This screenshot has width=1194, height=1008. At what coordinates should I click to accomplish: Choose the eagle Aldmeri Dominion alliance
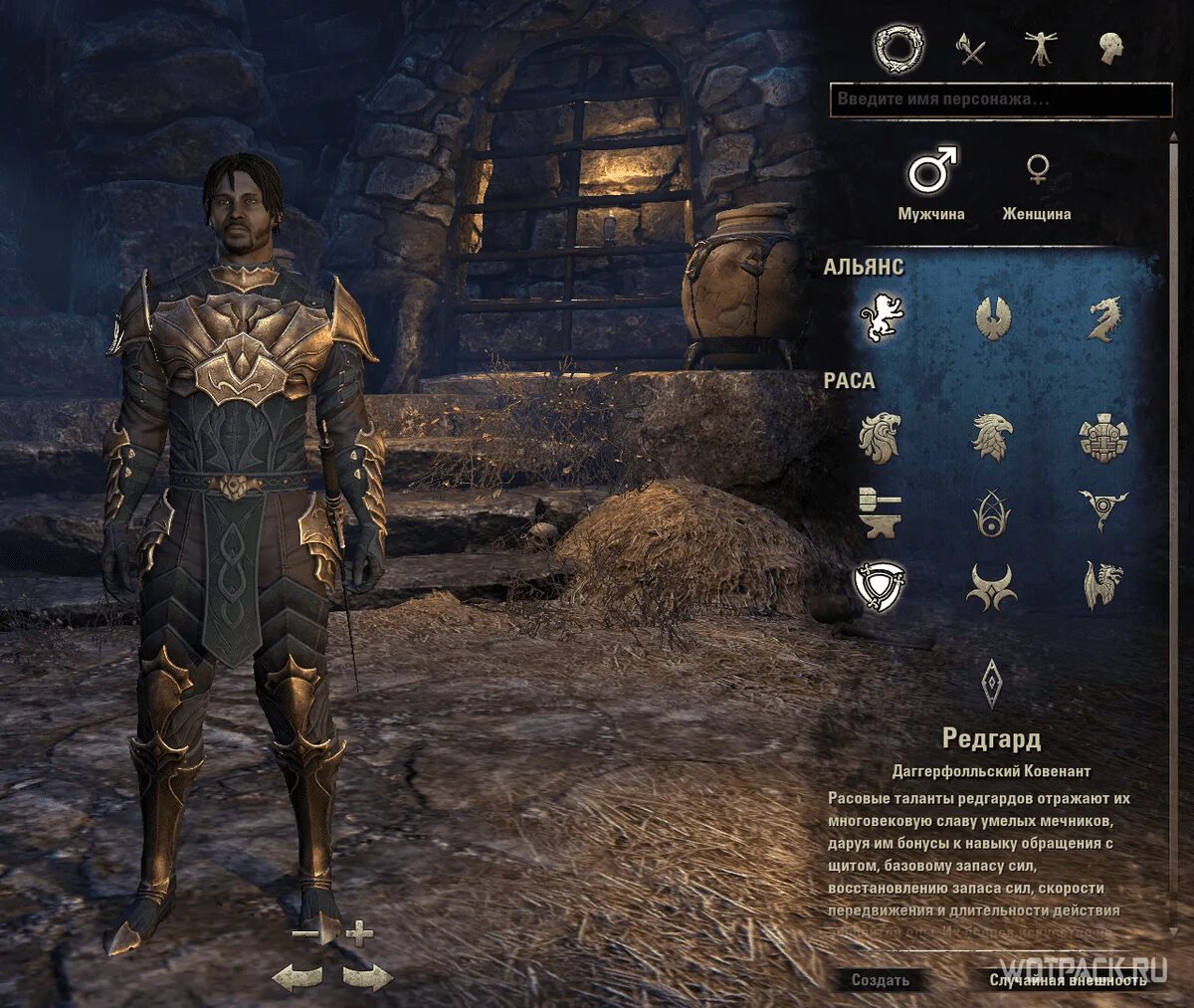click(992, 318)
